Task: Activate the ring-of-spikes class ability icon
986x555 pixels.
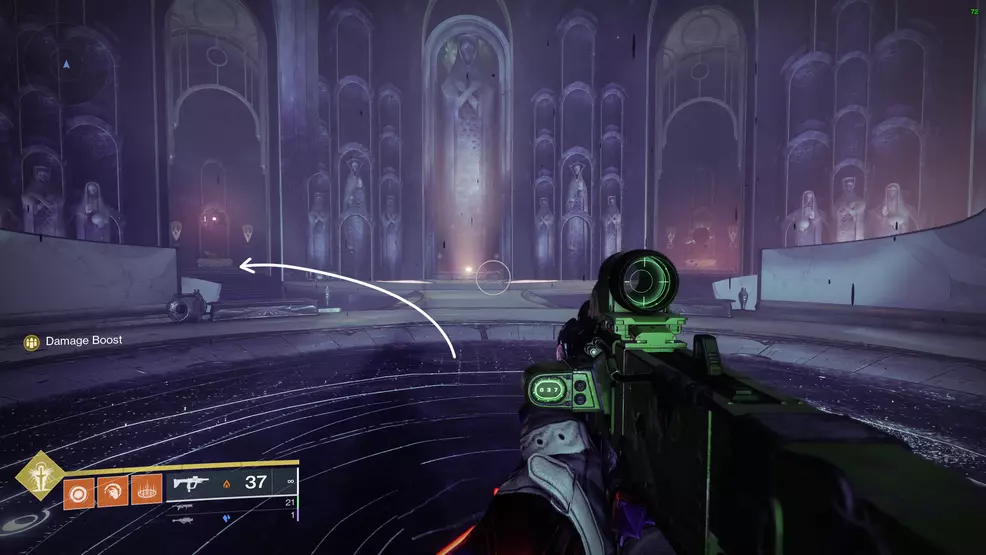Action: (x=146, y=491)
